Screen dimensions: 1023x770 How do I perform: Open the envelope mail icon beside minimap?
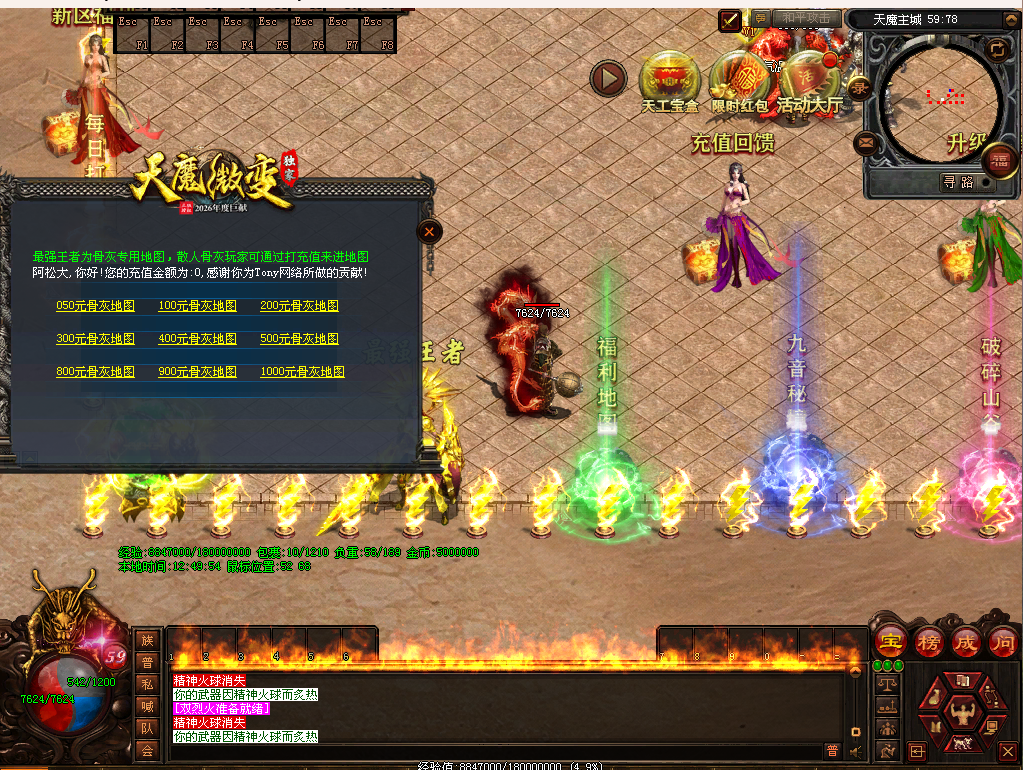pyautogui.click(x=866, y=144)
